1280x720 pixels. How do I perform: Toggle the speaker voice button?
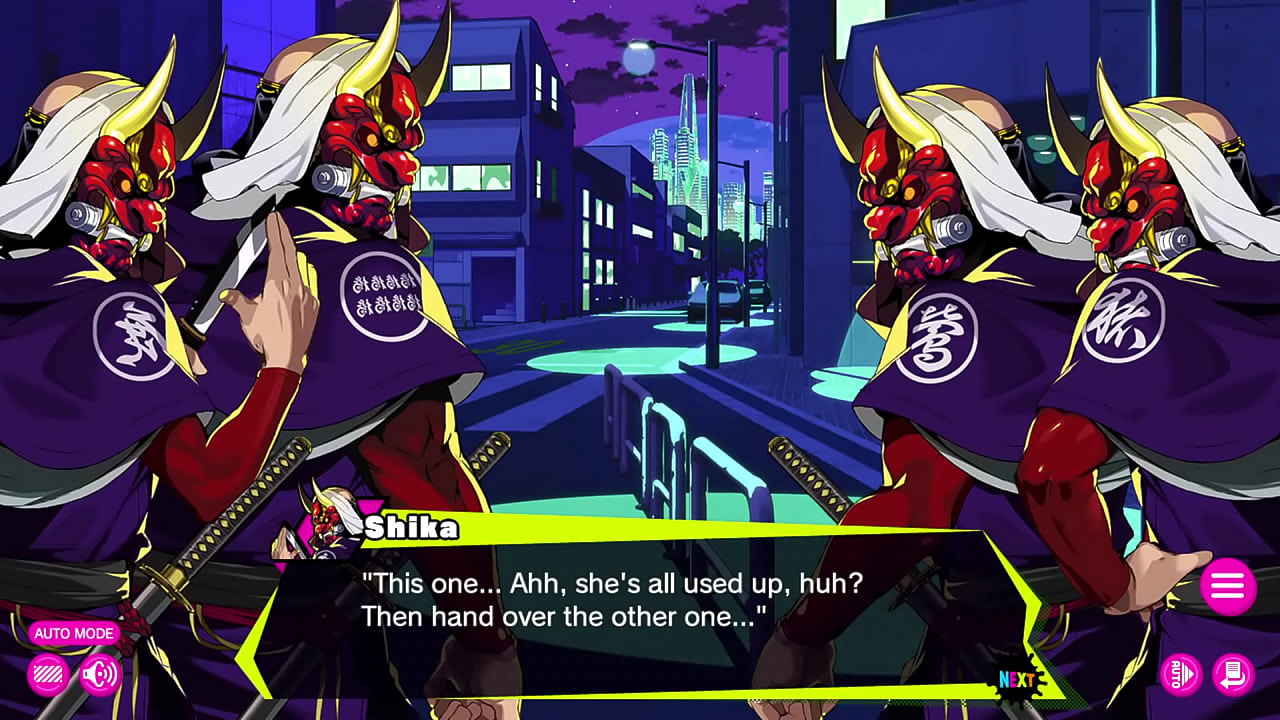99,674
